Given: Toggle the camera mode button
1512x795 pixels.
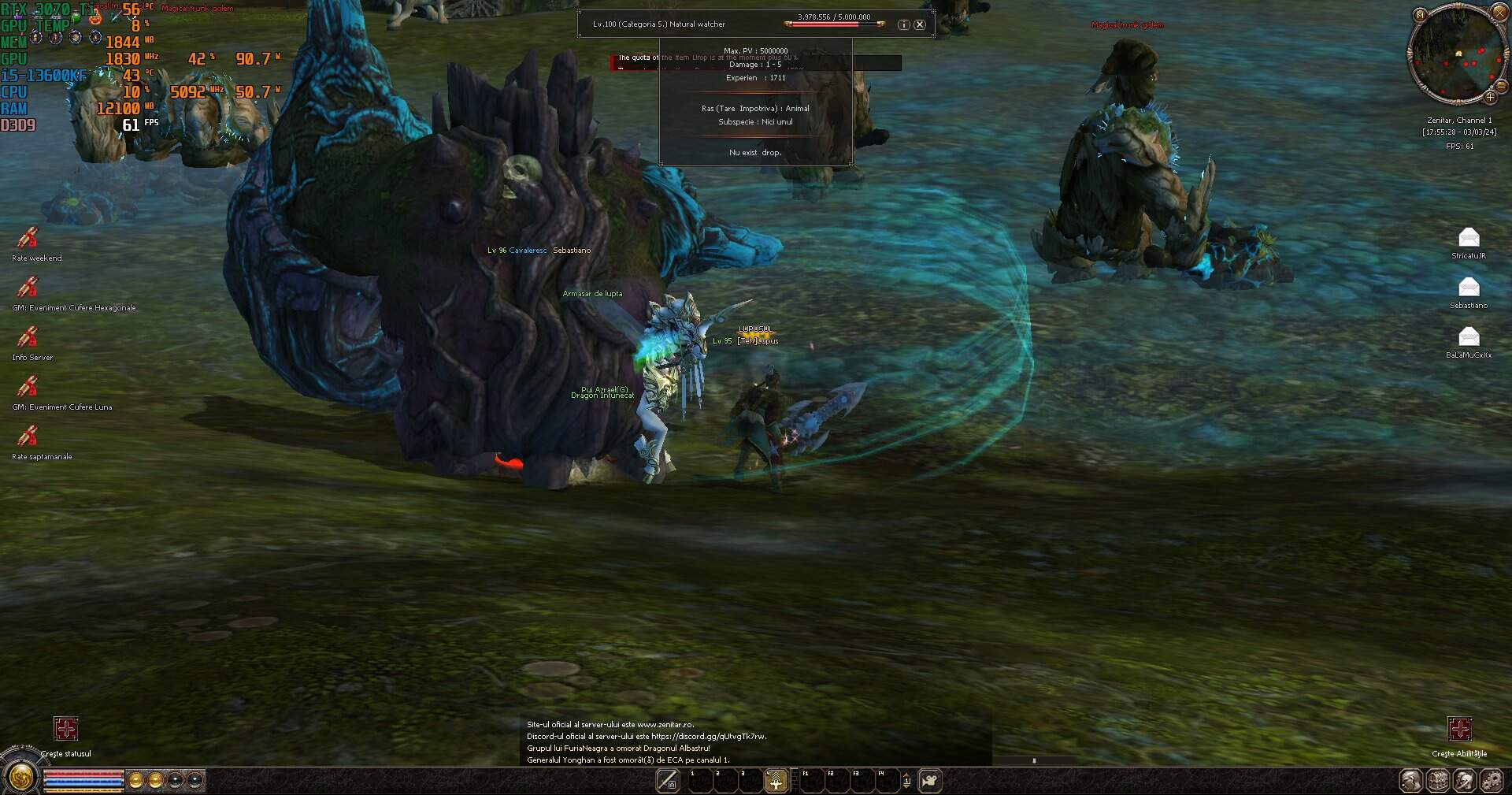Looking at the screenshot, I should pos(931,781).
